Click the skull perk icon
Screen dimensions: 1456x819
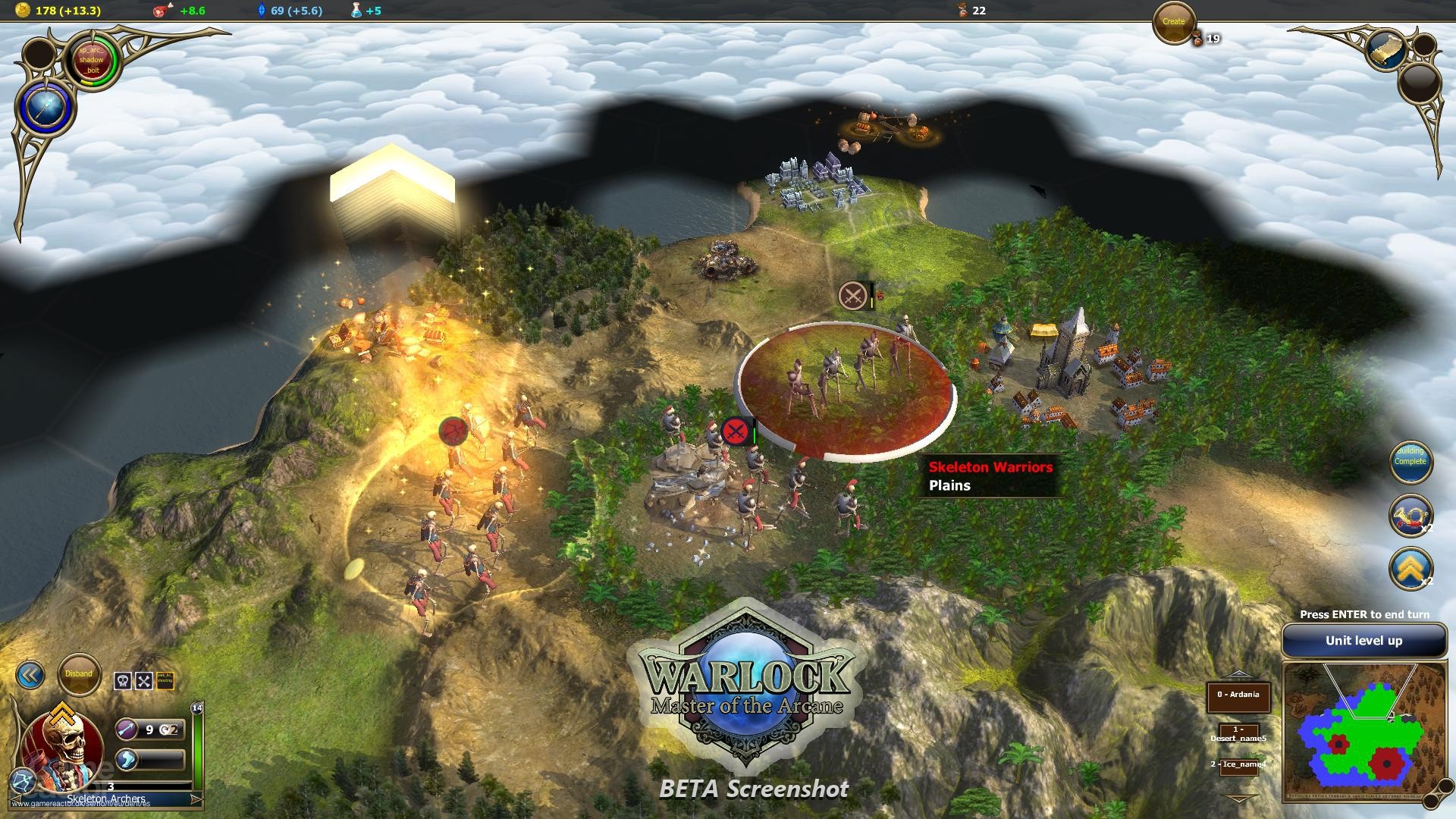coord(123,680)
